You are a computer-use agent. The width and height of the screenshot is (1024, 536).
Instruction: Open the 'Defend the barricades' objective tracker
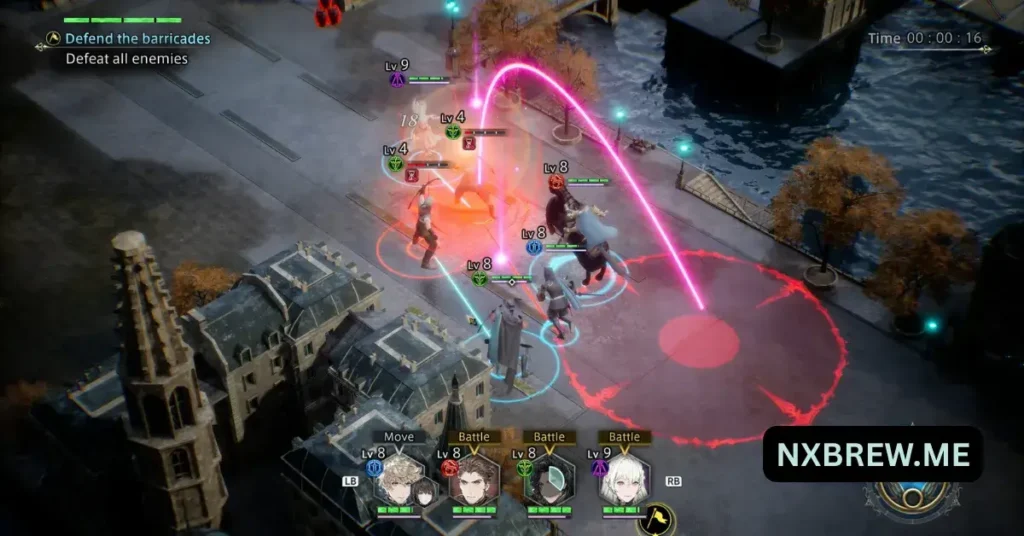137,39
